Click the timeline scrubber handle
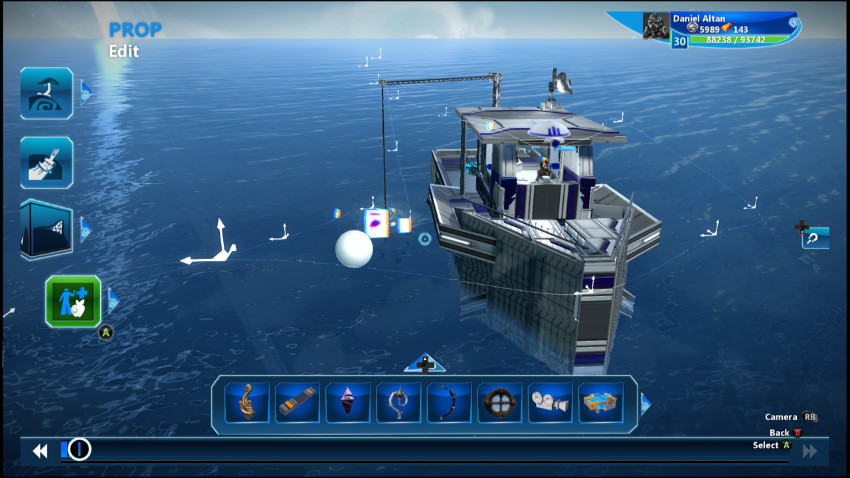The width and height of the screenshot is (850, 478). click(x=79, y=450)
